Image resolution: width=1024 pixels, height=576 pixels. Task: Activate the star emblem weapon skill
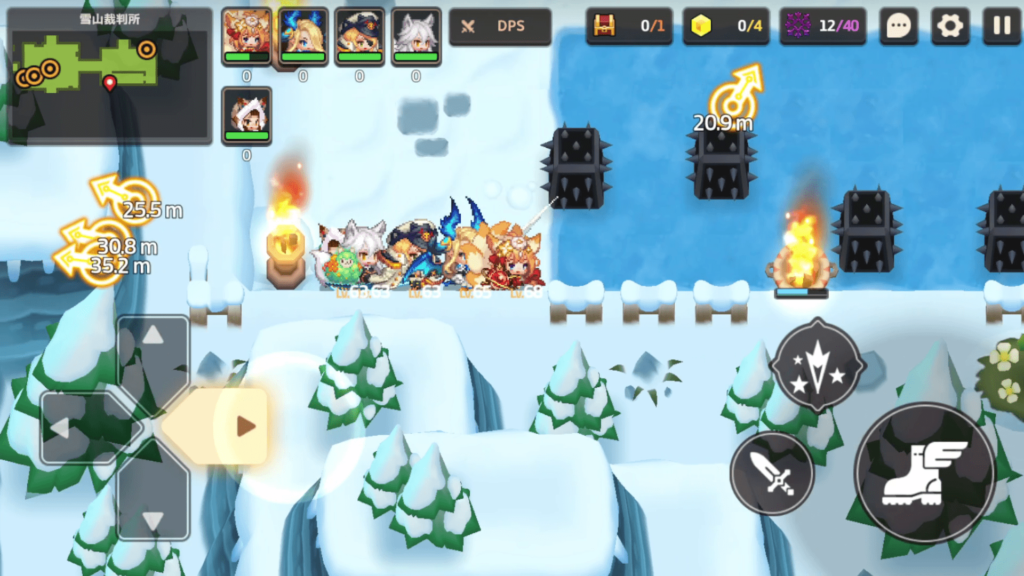pyautogui.click(x=818, y=364)
